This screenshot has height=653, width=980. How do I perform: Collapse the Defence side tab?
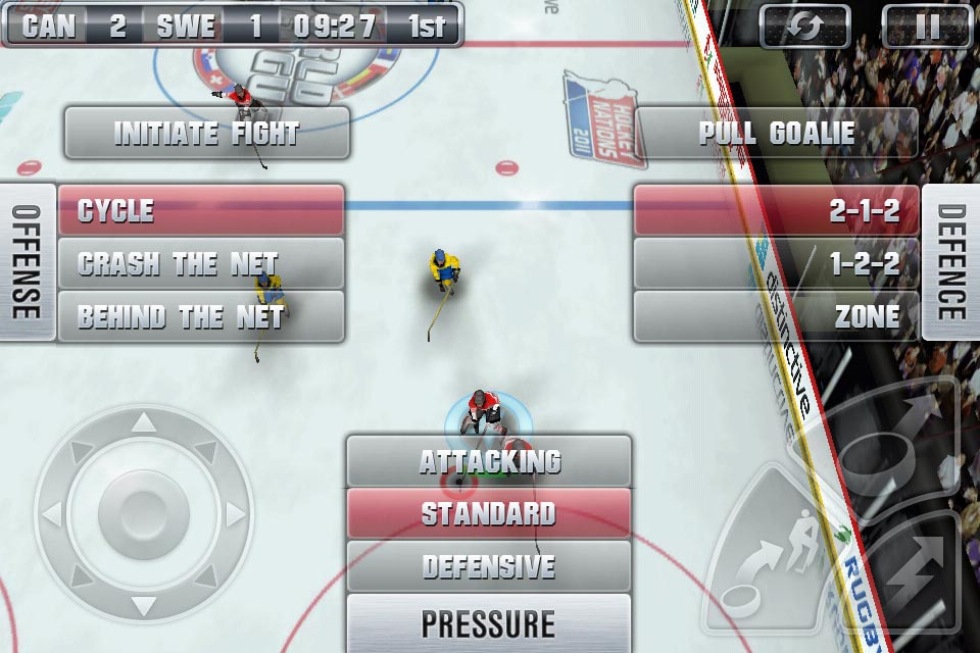point(950,262)
